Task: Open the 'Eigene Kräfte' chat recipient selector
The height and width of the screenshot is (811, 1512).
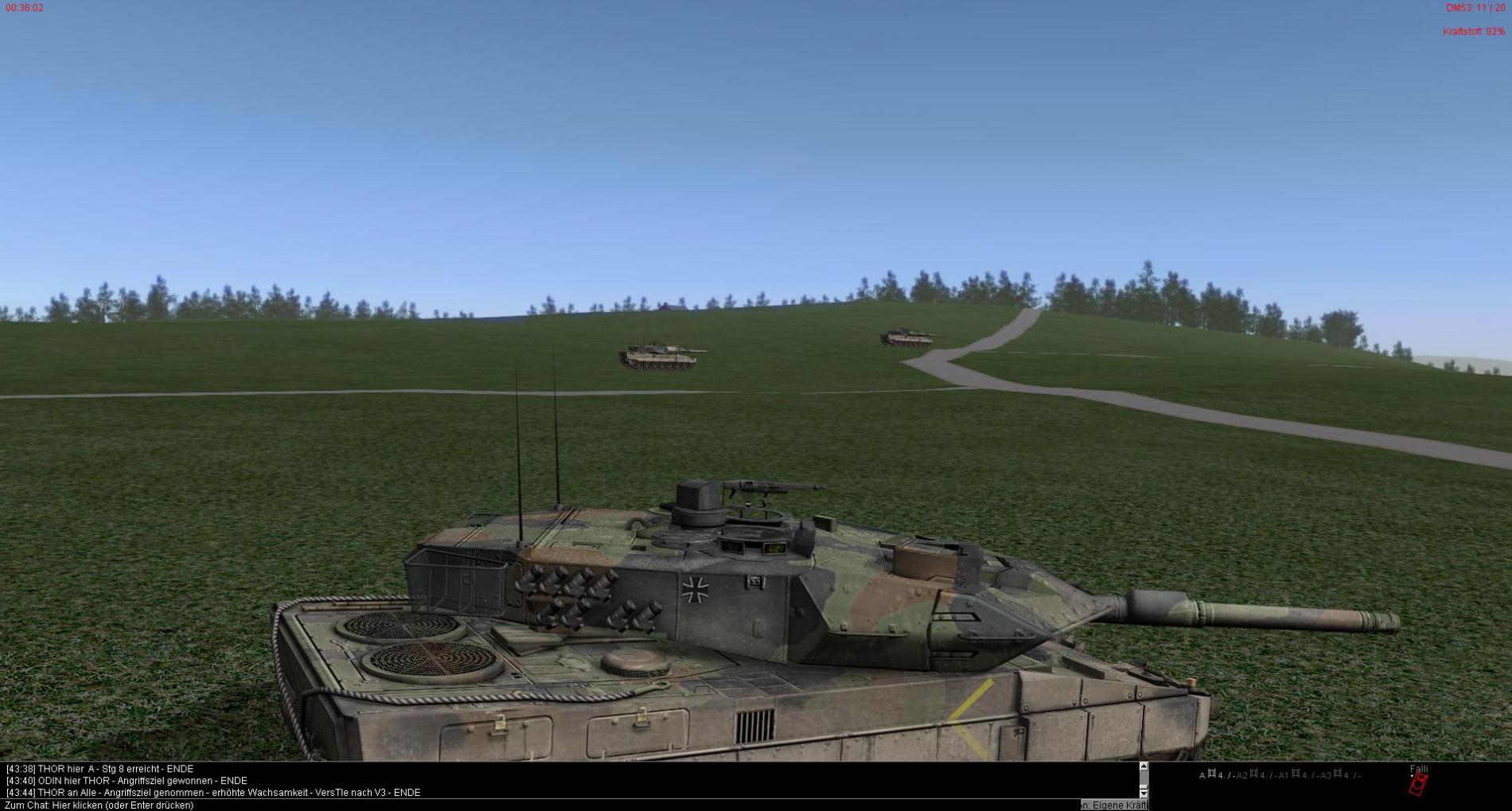Action: [x=1114, y=805]
